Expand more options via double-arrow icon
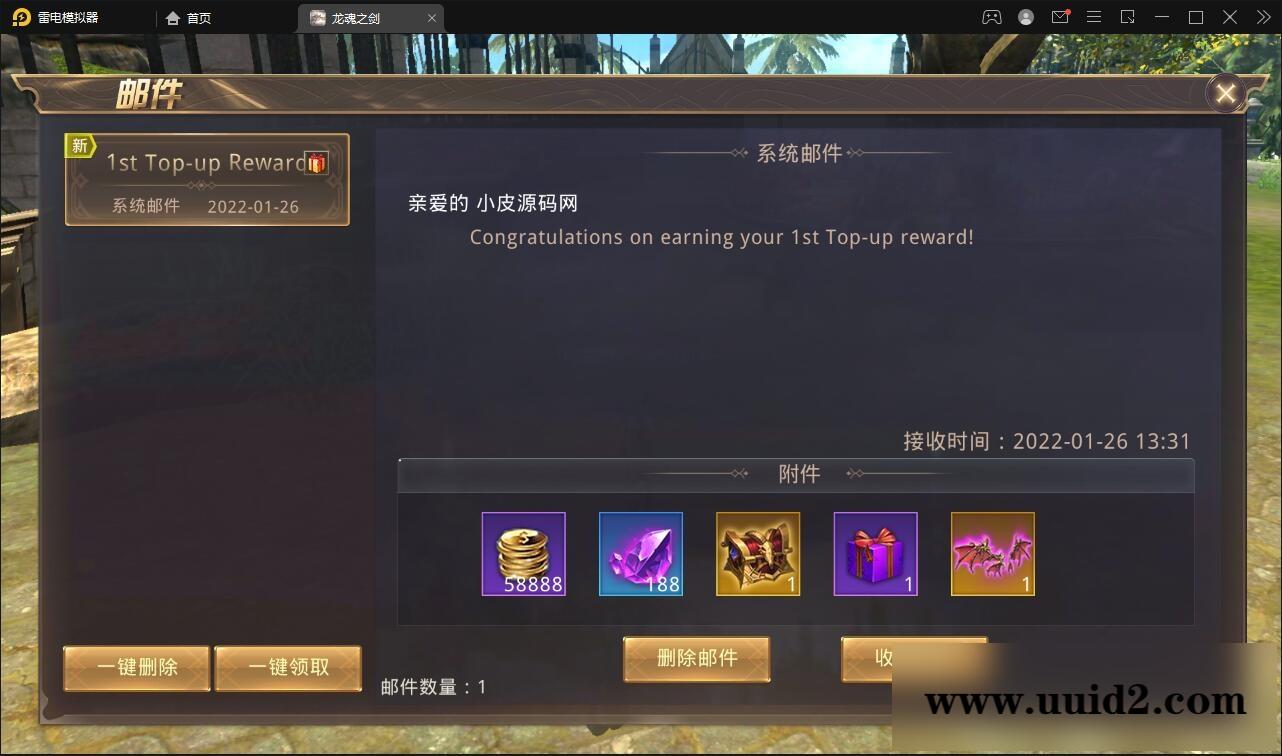 (1262, 17)
